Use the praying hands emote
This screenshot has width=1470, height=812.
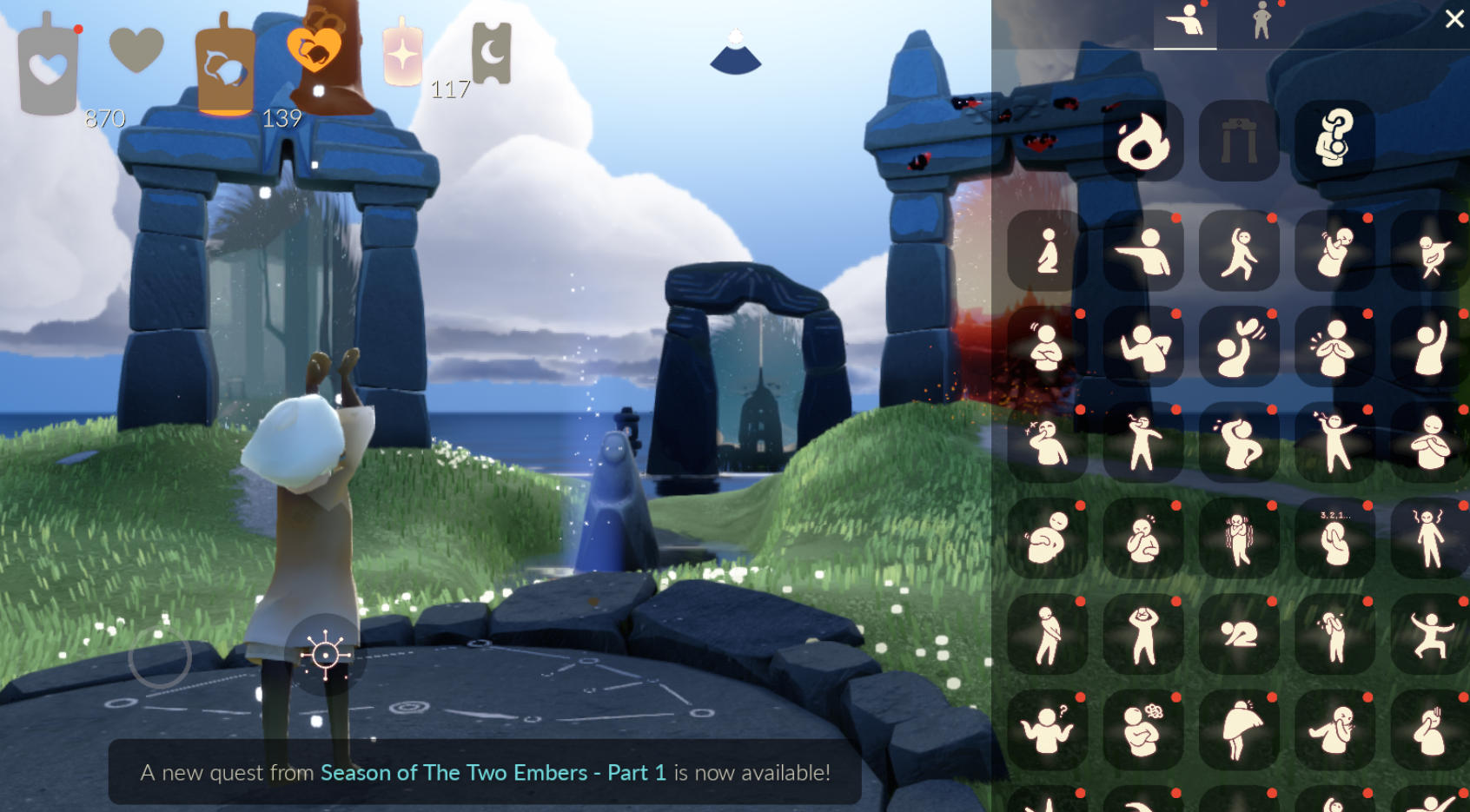pos(1334,347)
